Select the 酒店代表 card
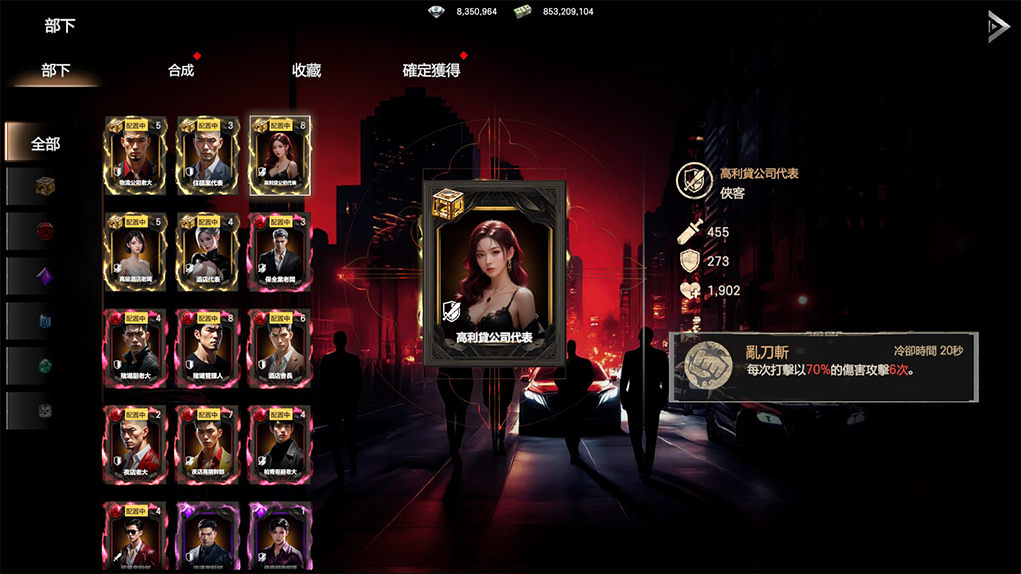The width and height of the screenshot is (1021, 574). coord(208,252)
